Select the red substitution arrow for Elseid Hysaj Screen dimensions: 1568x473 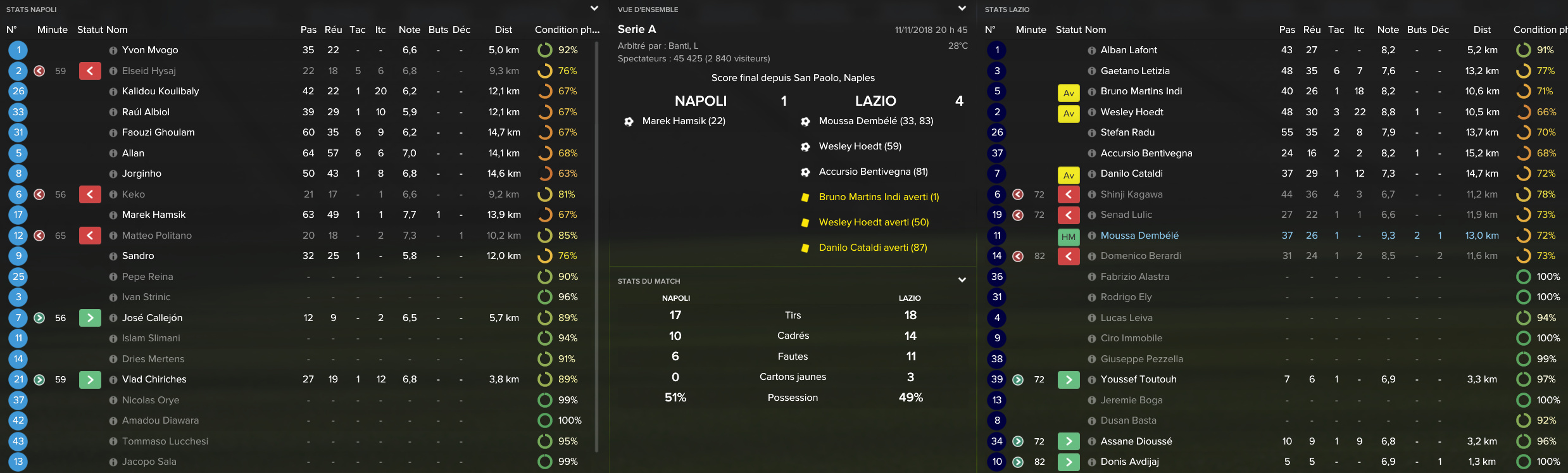click(x=90, y=71)
